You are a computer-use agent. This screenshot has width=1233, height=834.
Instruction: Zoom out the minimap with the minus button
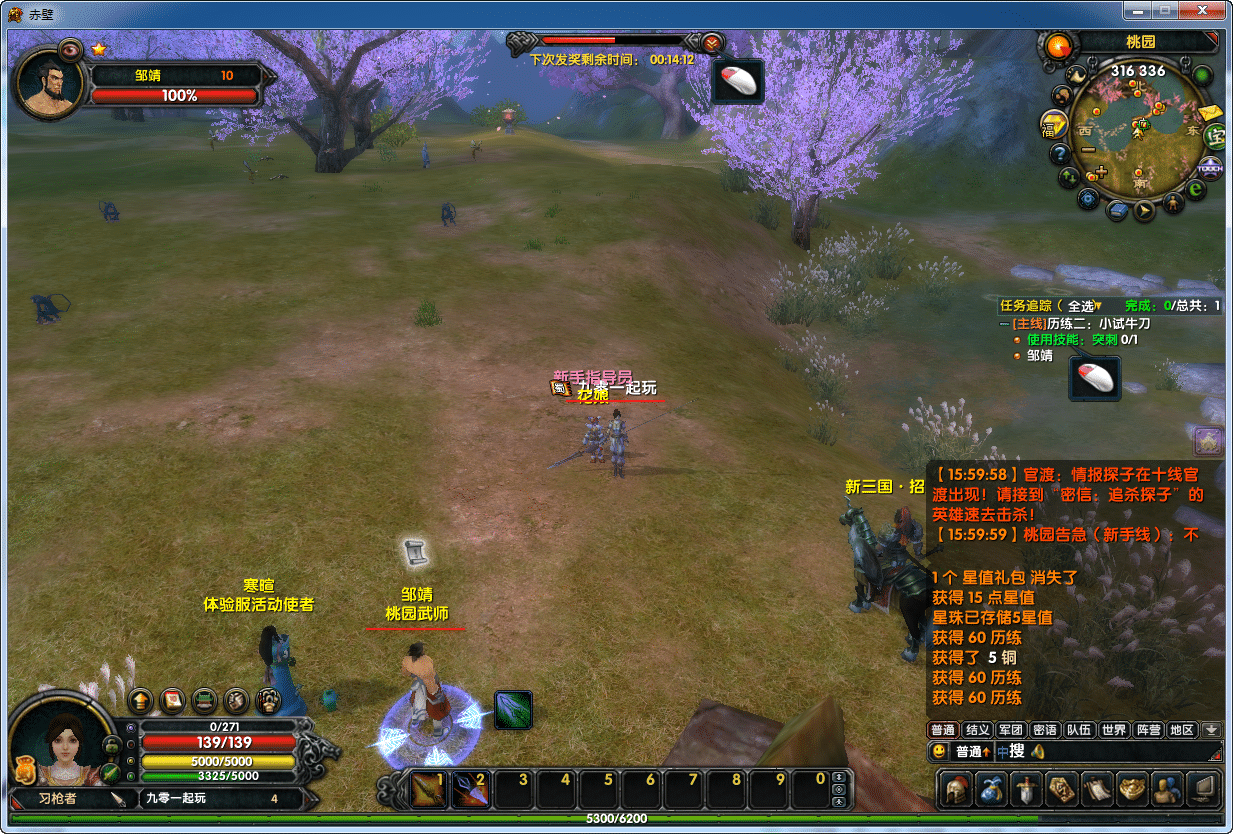tap(1088, 150)
